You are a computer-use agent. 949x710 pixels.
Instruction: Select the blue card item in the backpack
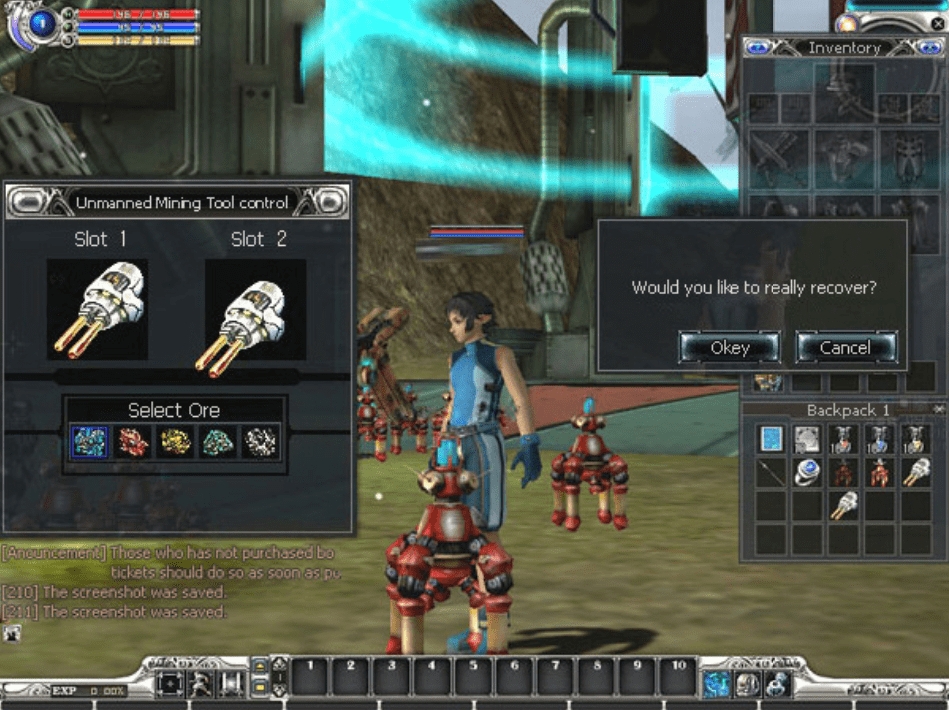click(771, 439)
